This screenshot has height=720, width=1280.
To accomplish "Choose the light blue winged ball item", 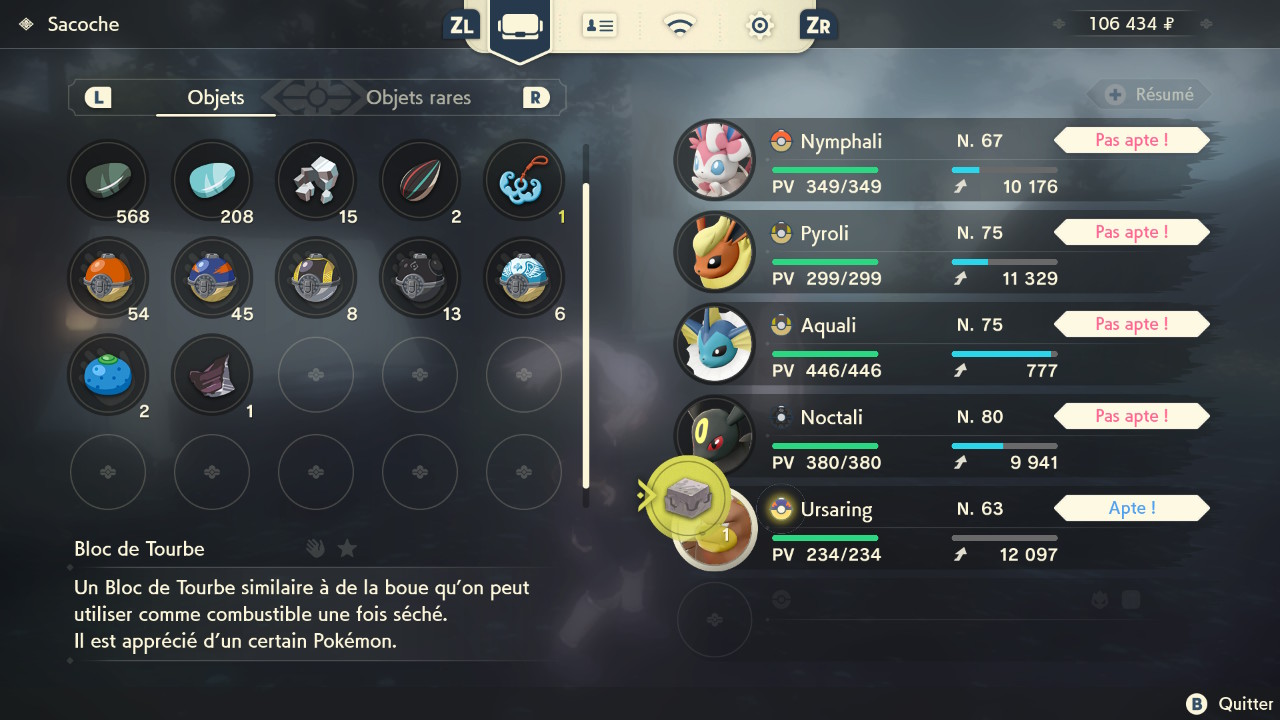I will coord(524,278).
